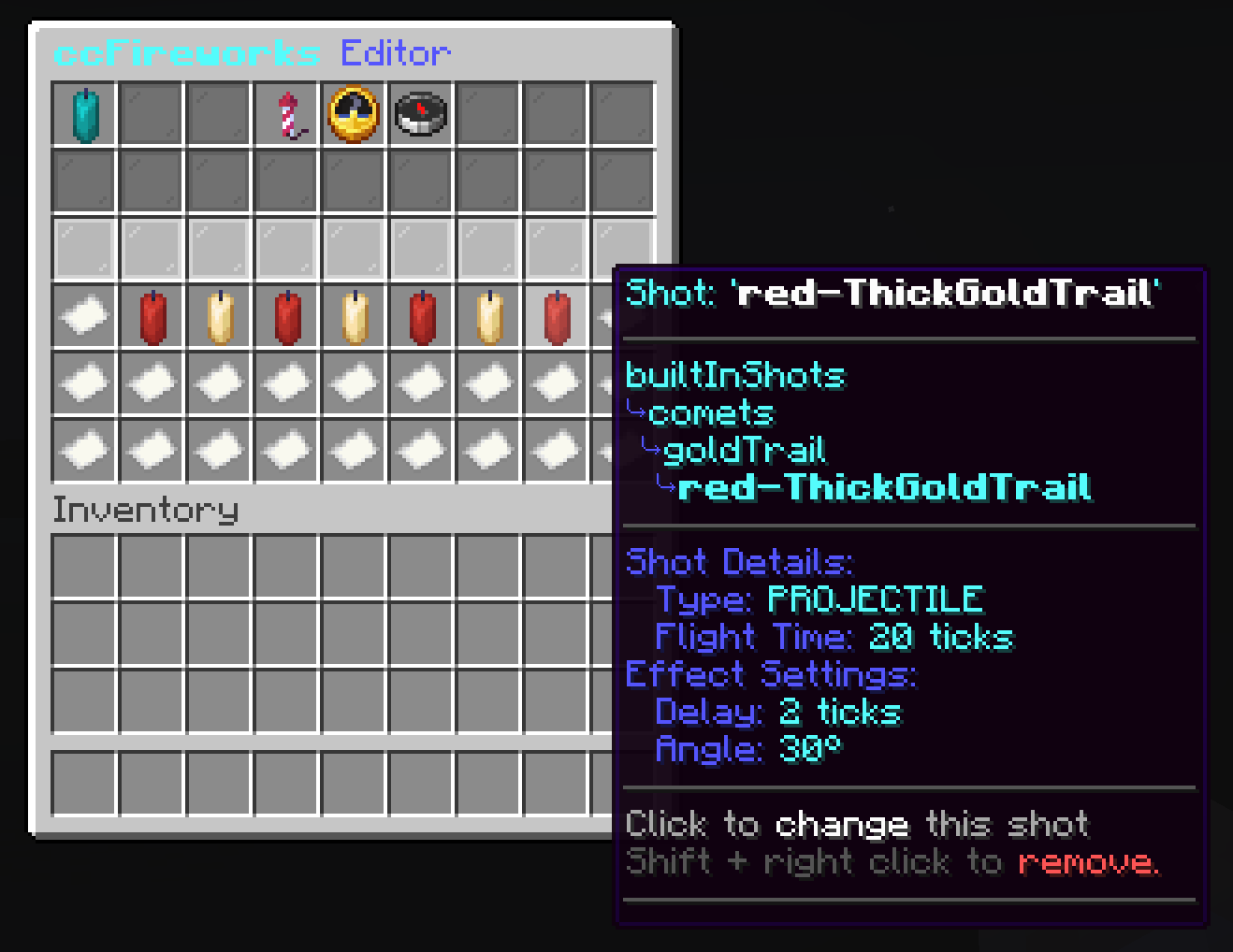Select the leftmost white dye in the bottom row
The height and width of the screenshot is (952, 1233).
click(x=82, y=450)
